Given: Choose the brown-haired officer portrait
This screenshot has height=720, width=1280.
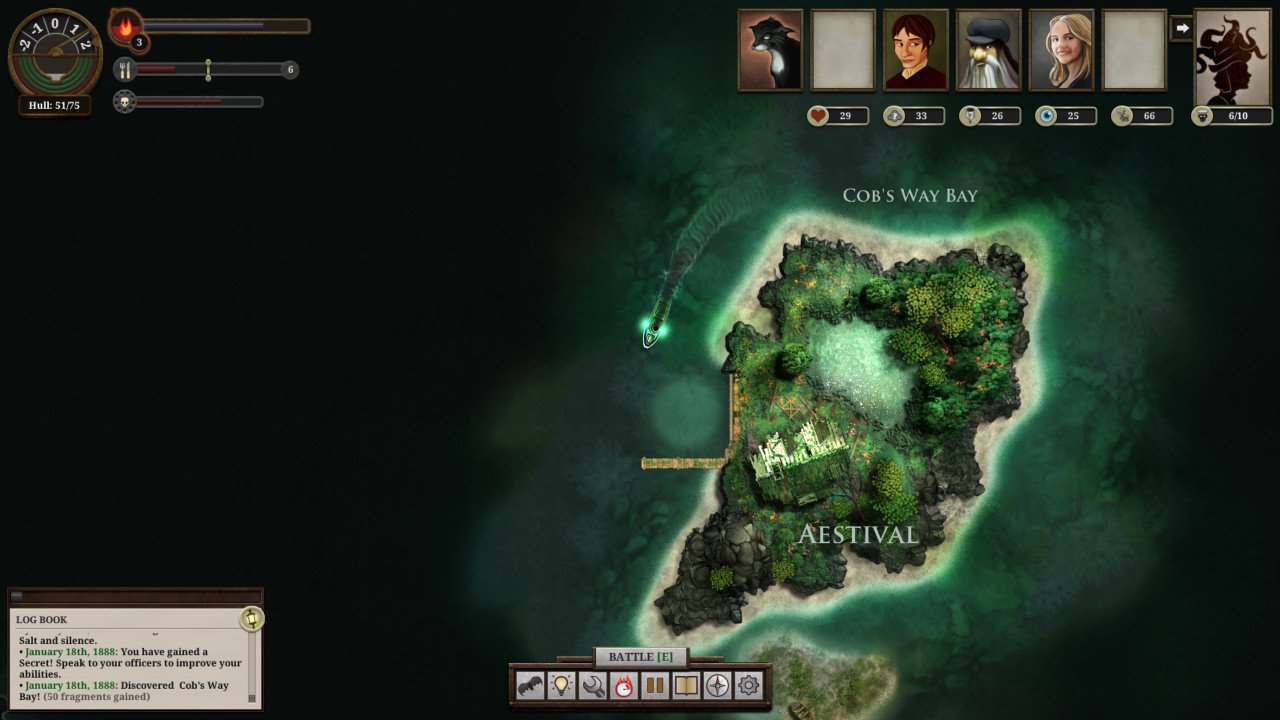Looking at the screenshot, I should pyautogui.click(x=916, y=50).
